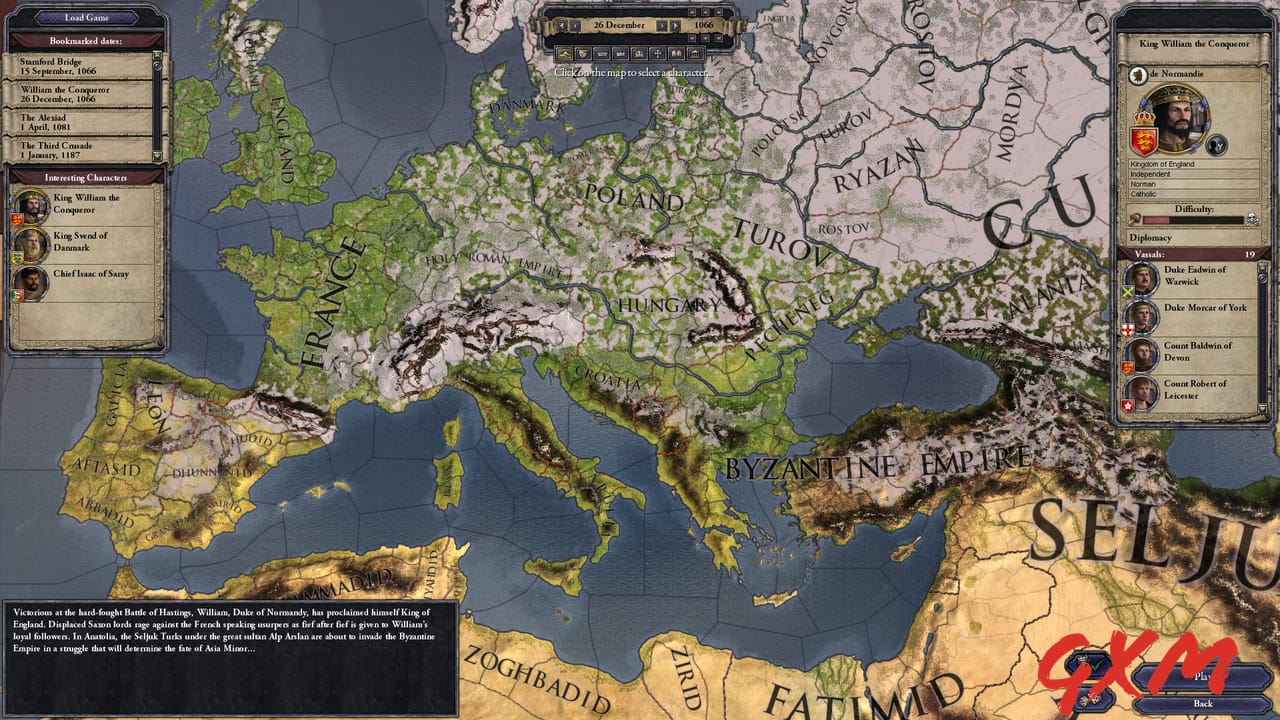Click the temple government map mode icon
Image resolution: width=1280 pixels, height=720 pixels.
pyautogui.click(x=695, y=53)
